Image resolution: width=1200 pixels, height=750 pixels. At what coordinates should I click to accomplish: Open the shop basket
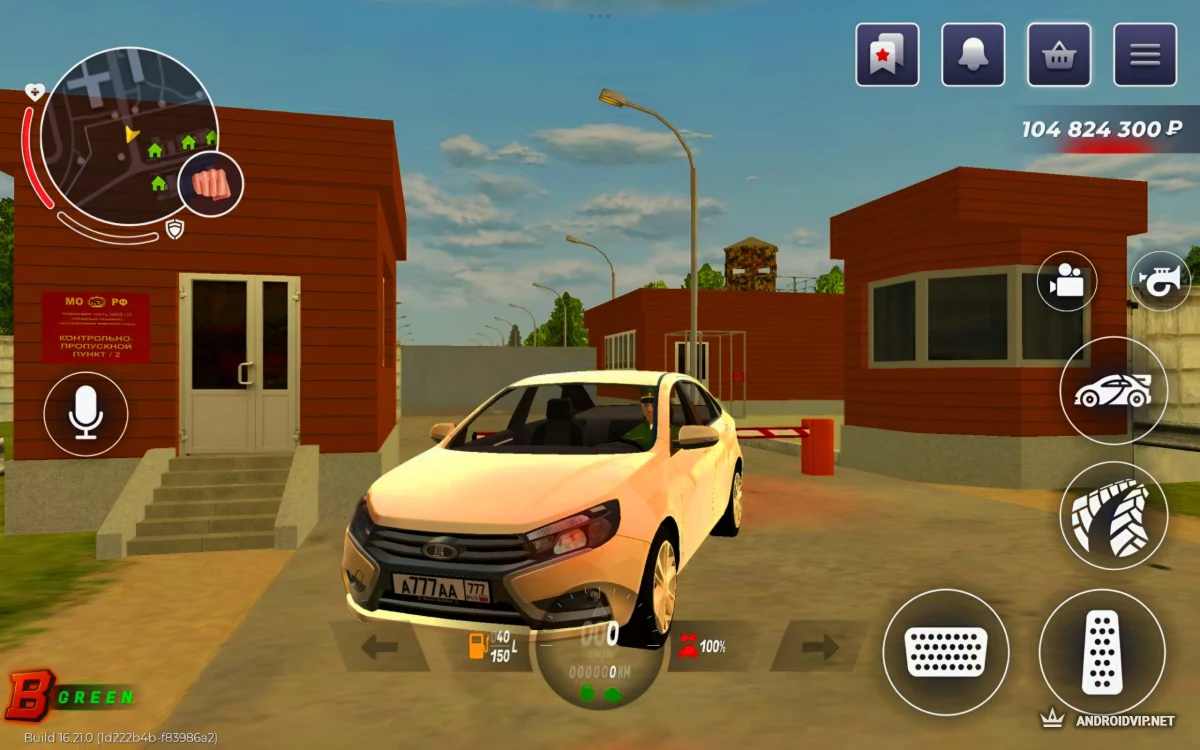pyautogui.click(x=1059, y=54)
